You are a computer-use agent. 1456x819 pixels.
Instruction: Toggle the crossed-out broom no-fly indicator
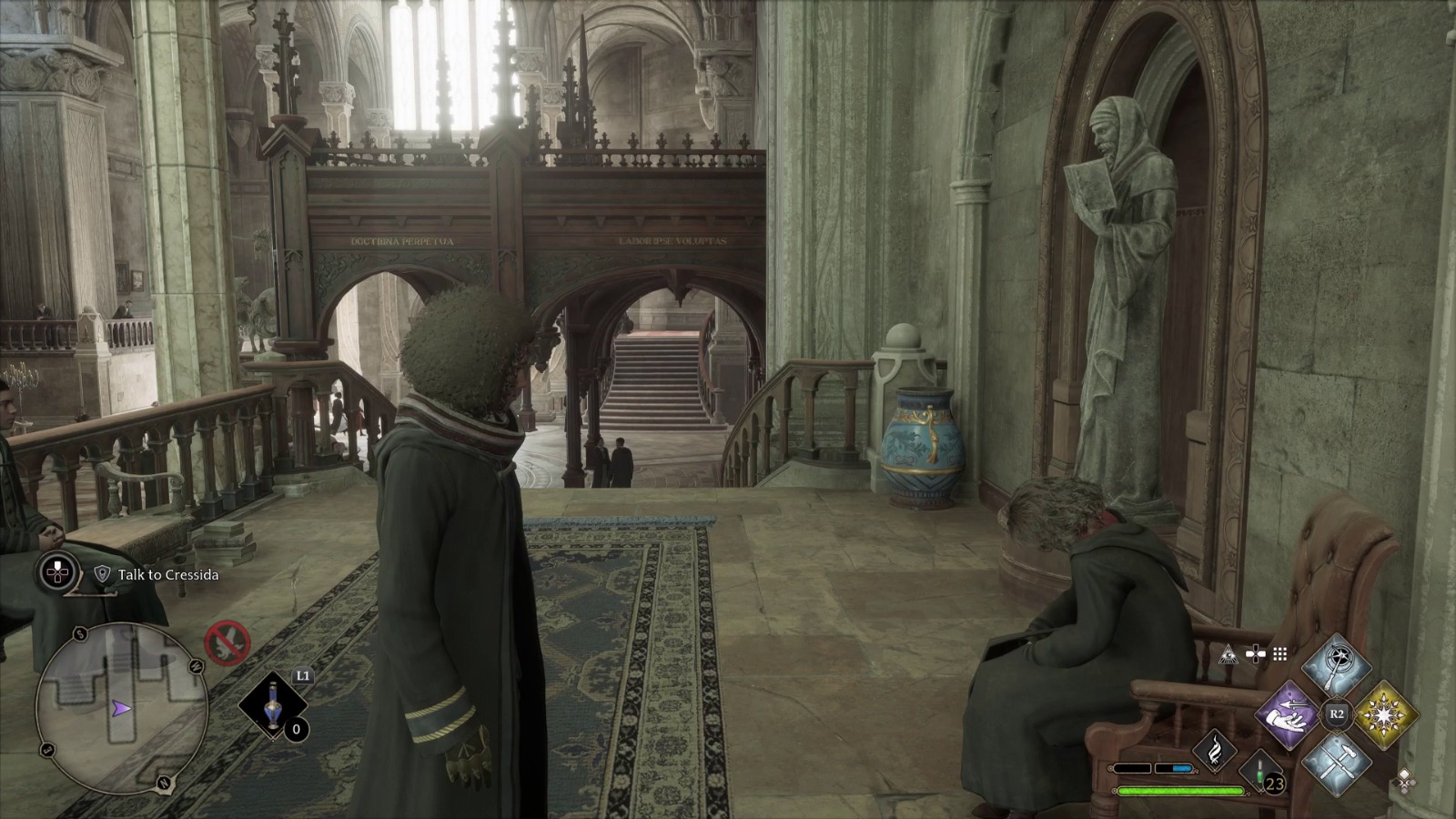click(x=227, y=644)
